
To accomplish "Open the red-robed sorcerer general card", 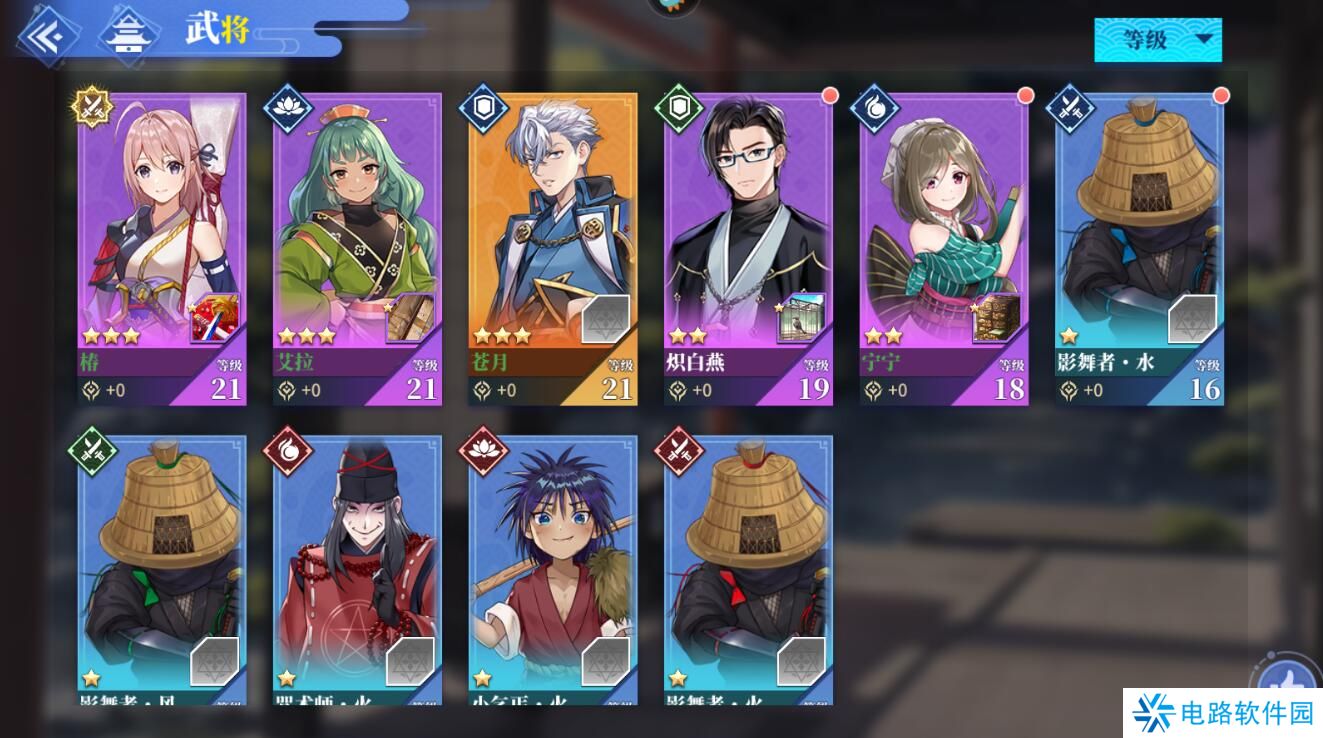I will point(356,560).
